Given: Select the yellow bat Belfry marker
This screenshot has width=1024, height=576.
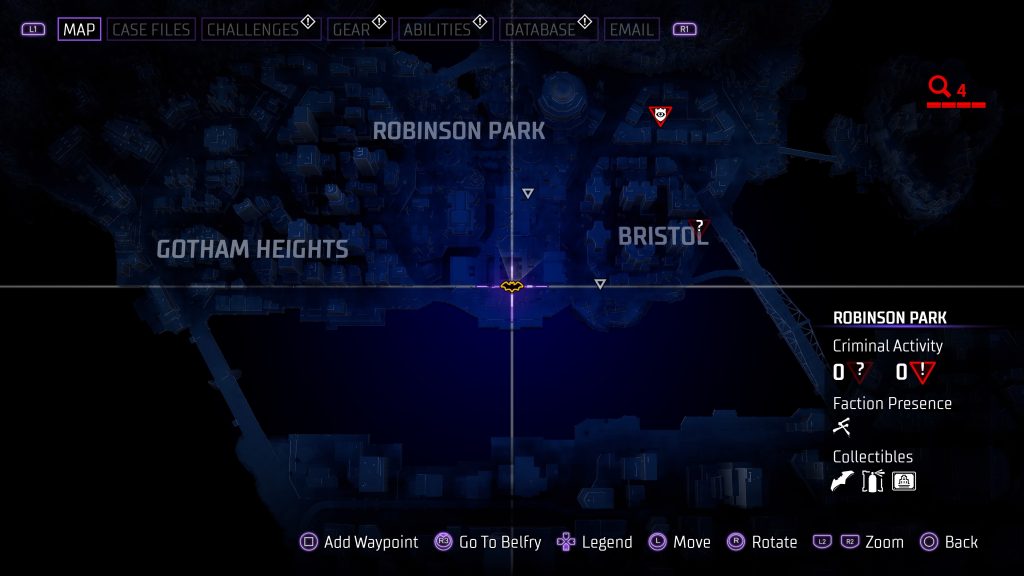Looking at the screenshot, I should tap(512, 287).
